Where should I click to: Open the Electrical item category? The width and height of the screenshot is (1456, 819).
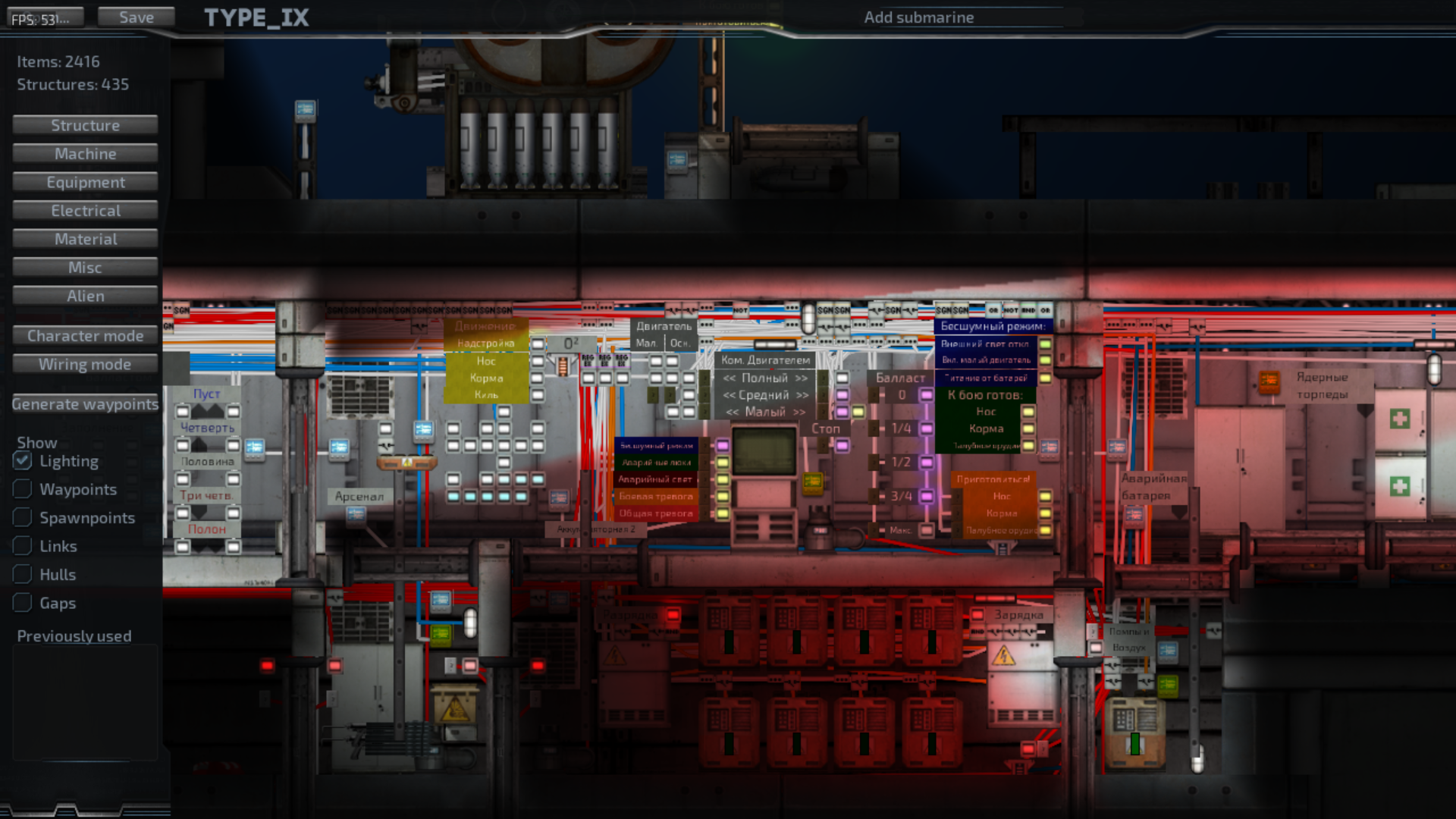pos(84,210)
